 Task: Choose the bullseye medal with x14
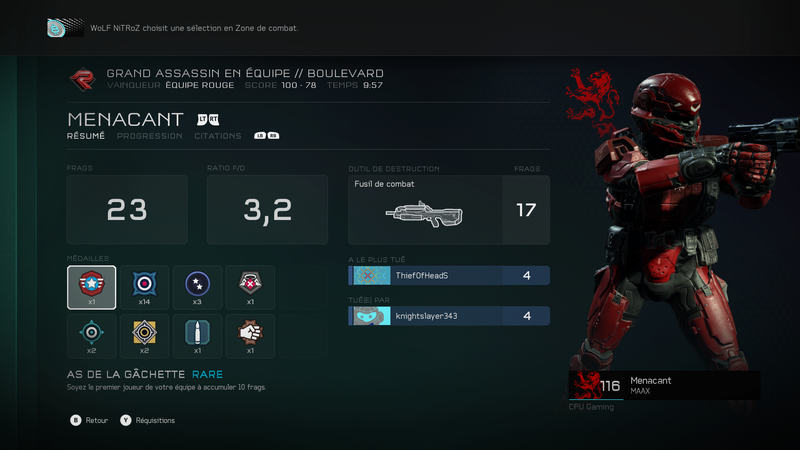(x=144, y=288)
